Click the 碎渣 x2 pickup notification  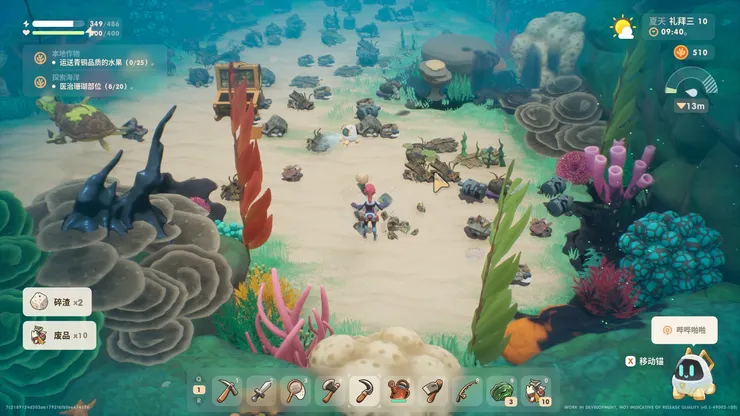coord(58,302)
